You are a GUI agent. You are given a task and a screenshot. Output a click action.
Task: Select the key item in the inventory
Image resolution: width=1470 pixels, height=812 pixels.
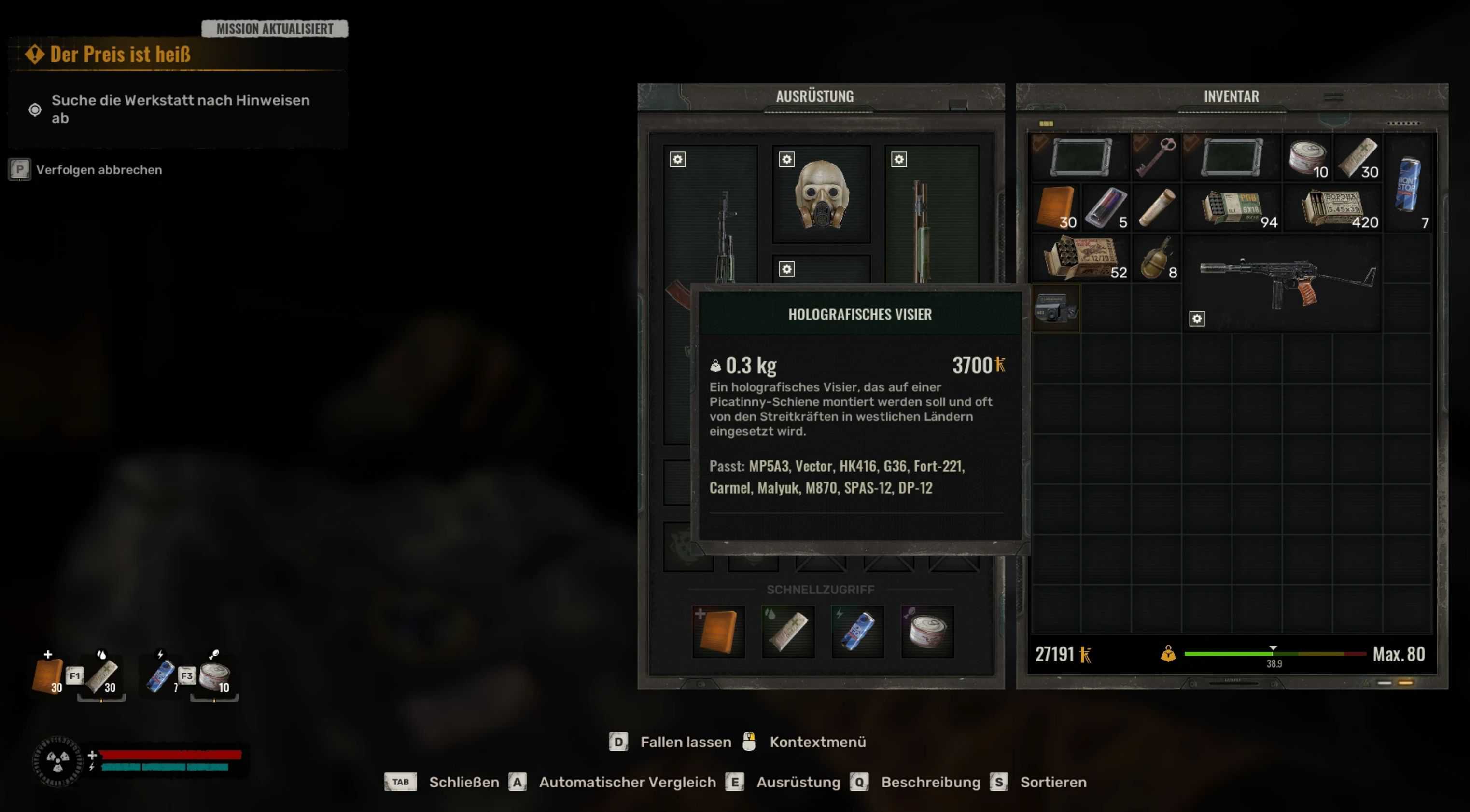1156,157
